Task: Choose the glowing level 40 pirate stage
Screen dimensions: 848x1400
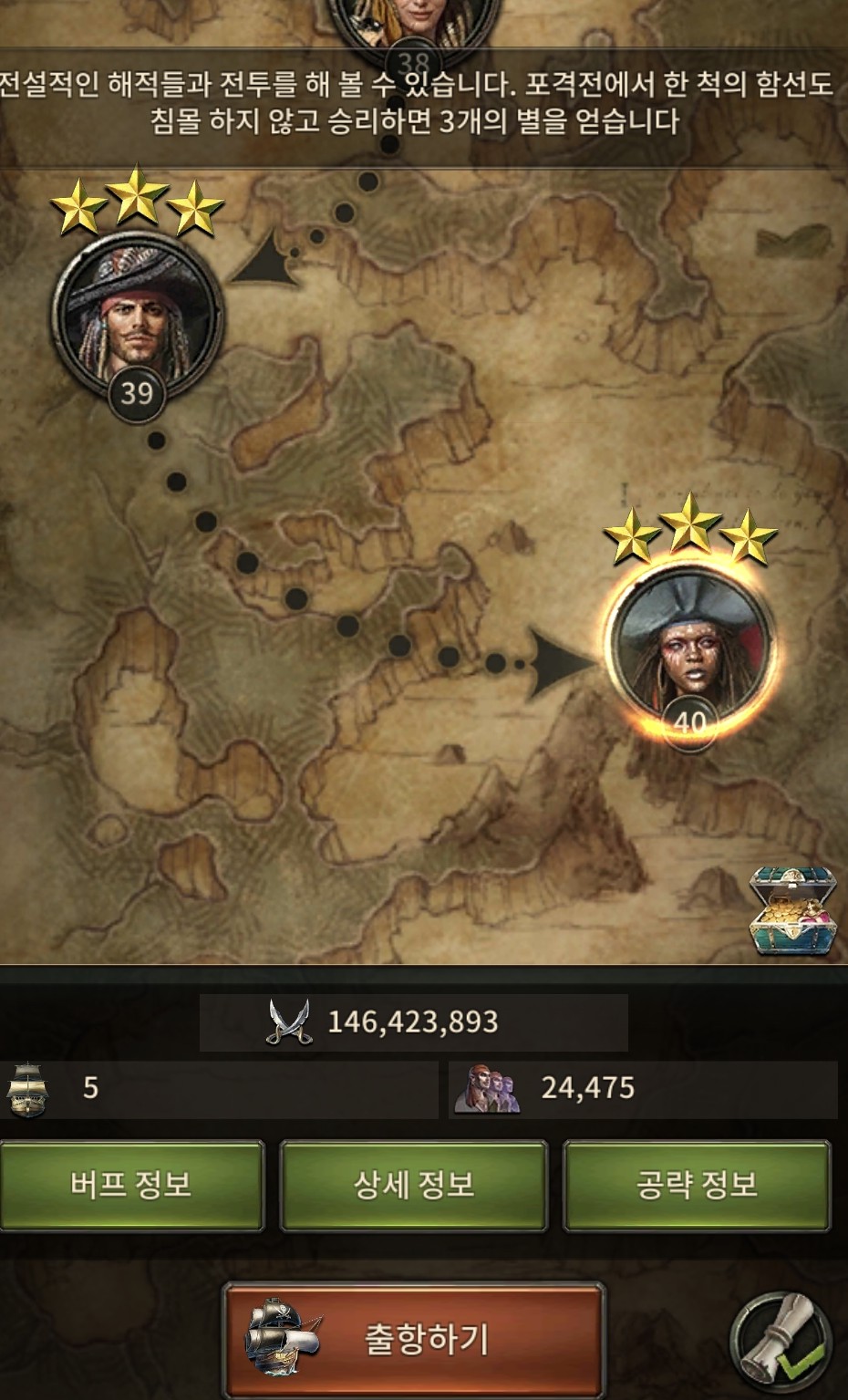Action: [690, 651]
